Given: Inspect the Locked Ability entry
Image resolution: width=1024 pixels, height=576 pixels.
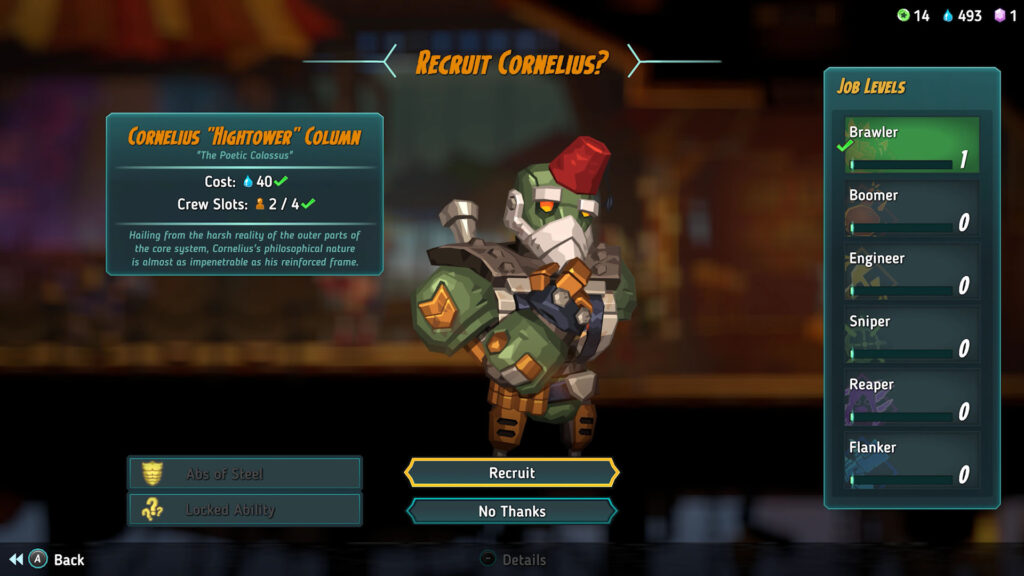Looking at the screenshot, I should click(244, 510).
